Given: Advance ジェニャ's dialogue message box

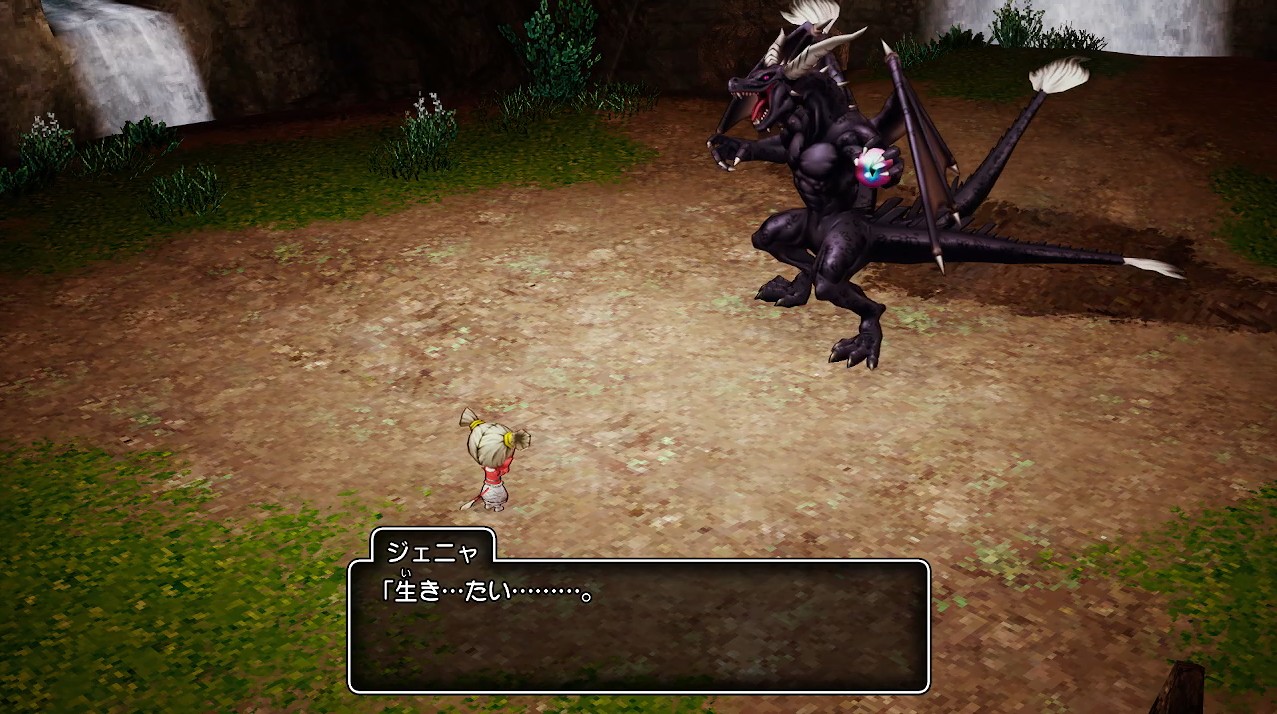Looking at the screenshot, I should pos(638,626).
